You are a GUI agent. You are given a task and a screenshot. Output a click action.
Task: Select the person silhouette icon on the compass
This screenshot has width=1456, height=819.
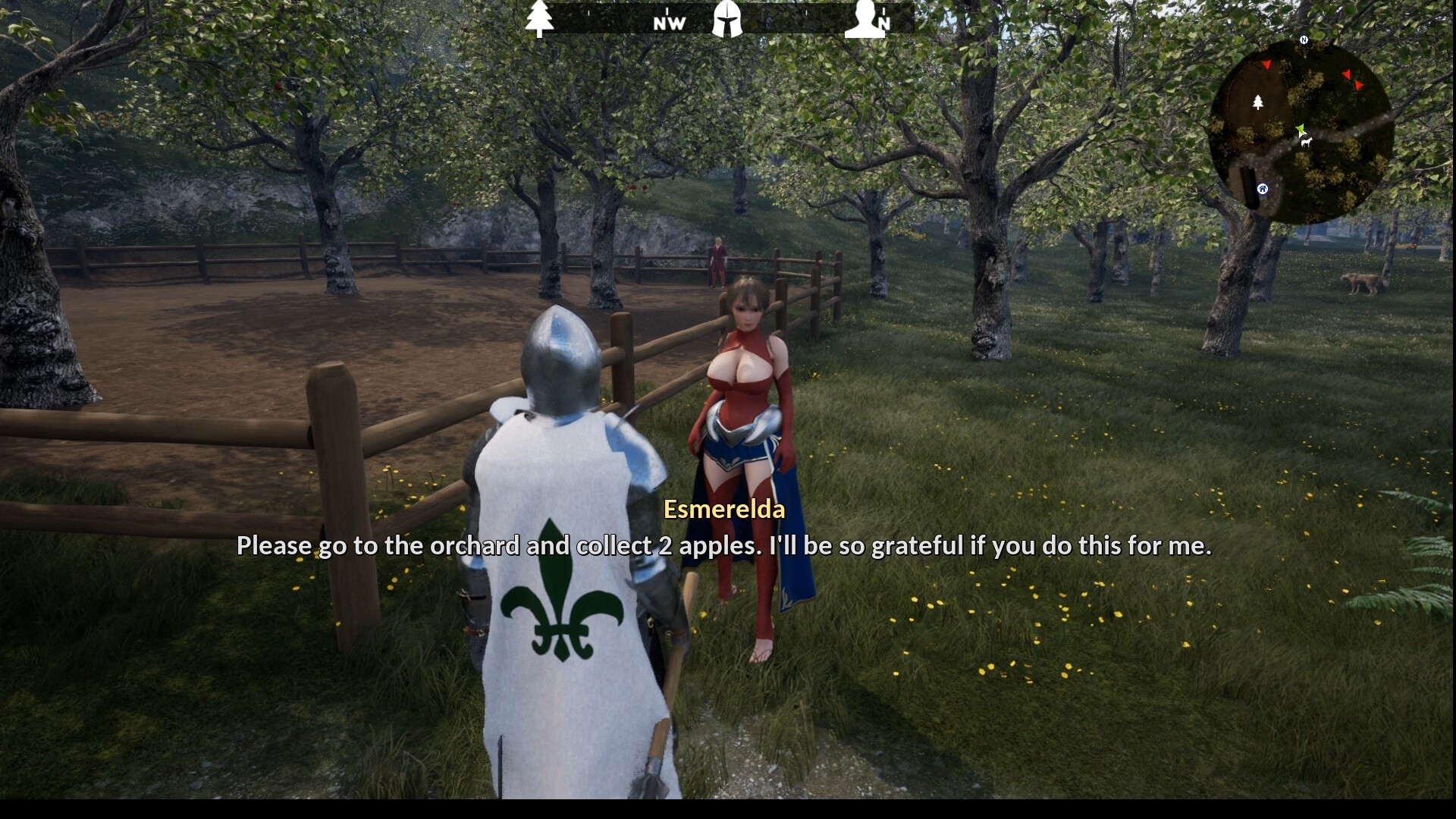pyautogui.click(x=864, y=19)
